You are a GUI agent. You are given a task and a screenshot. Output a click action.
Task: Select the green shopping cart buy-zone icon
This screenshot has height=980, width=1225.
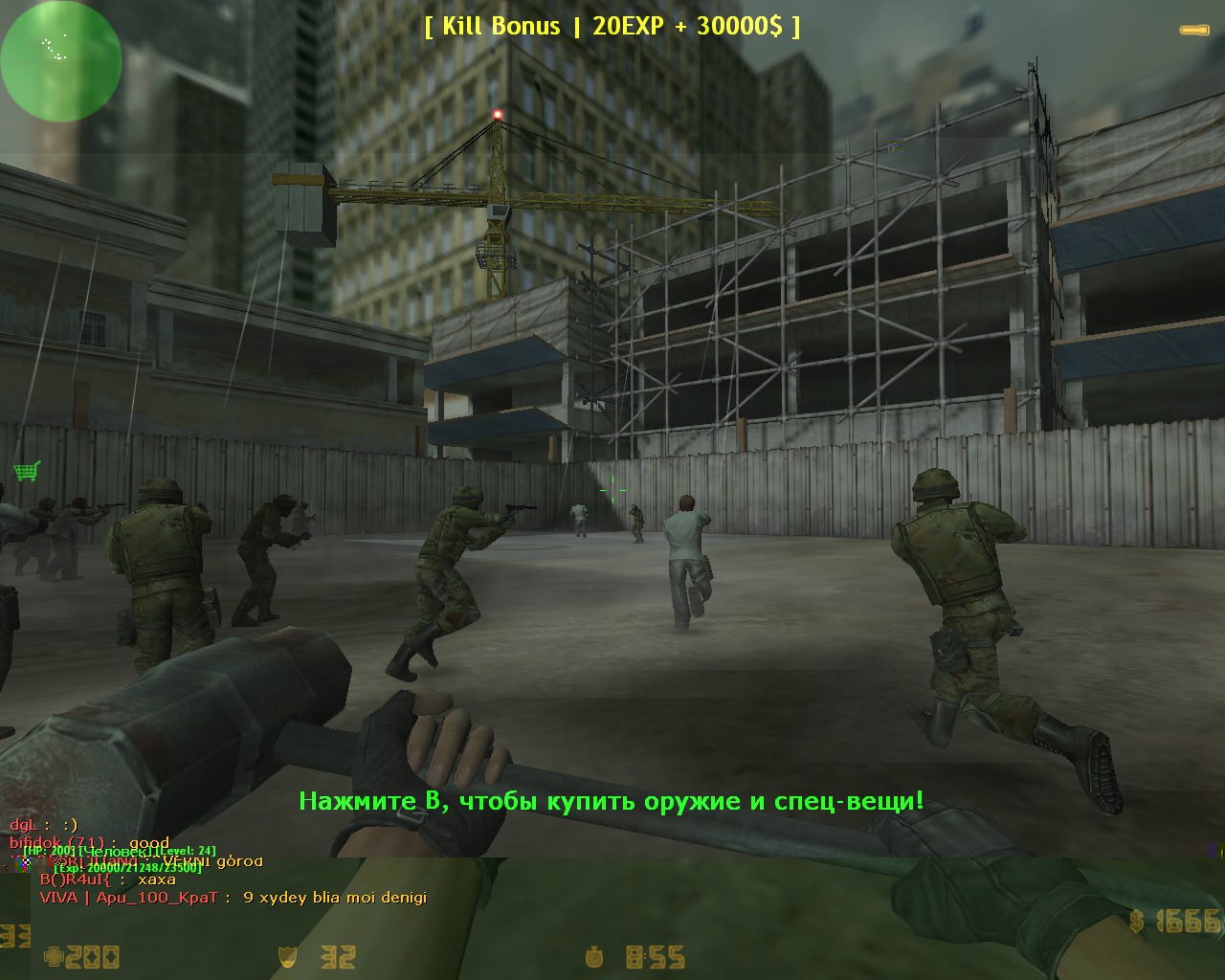[27, 471]
